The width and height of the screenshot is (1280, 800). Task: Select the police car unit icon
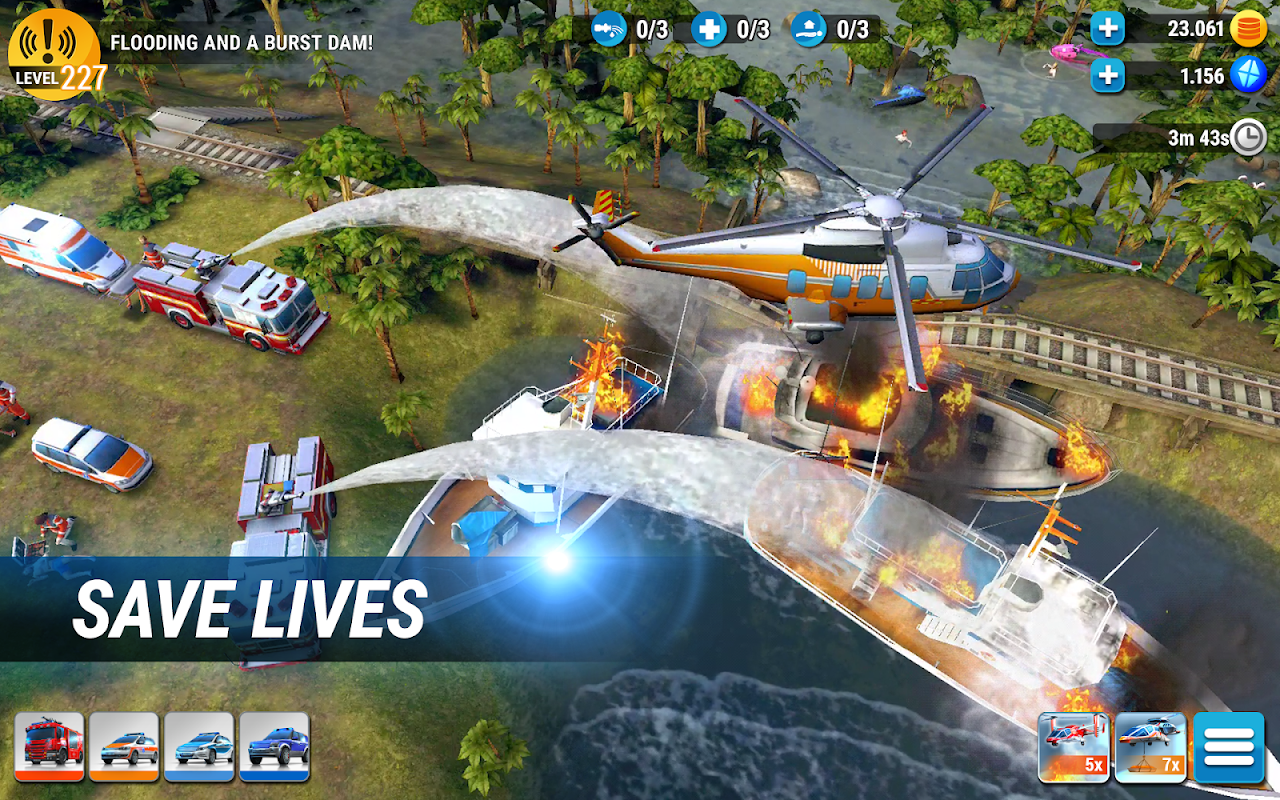pos(197,745)
